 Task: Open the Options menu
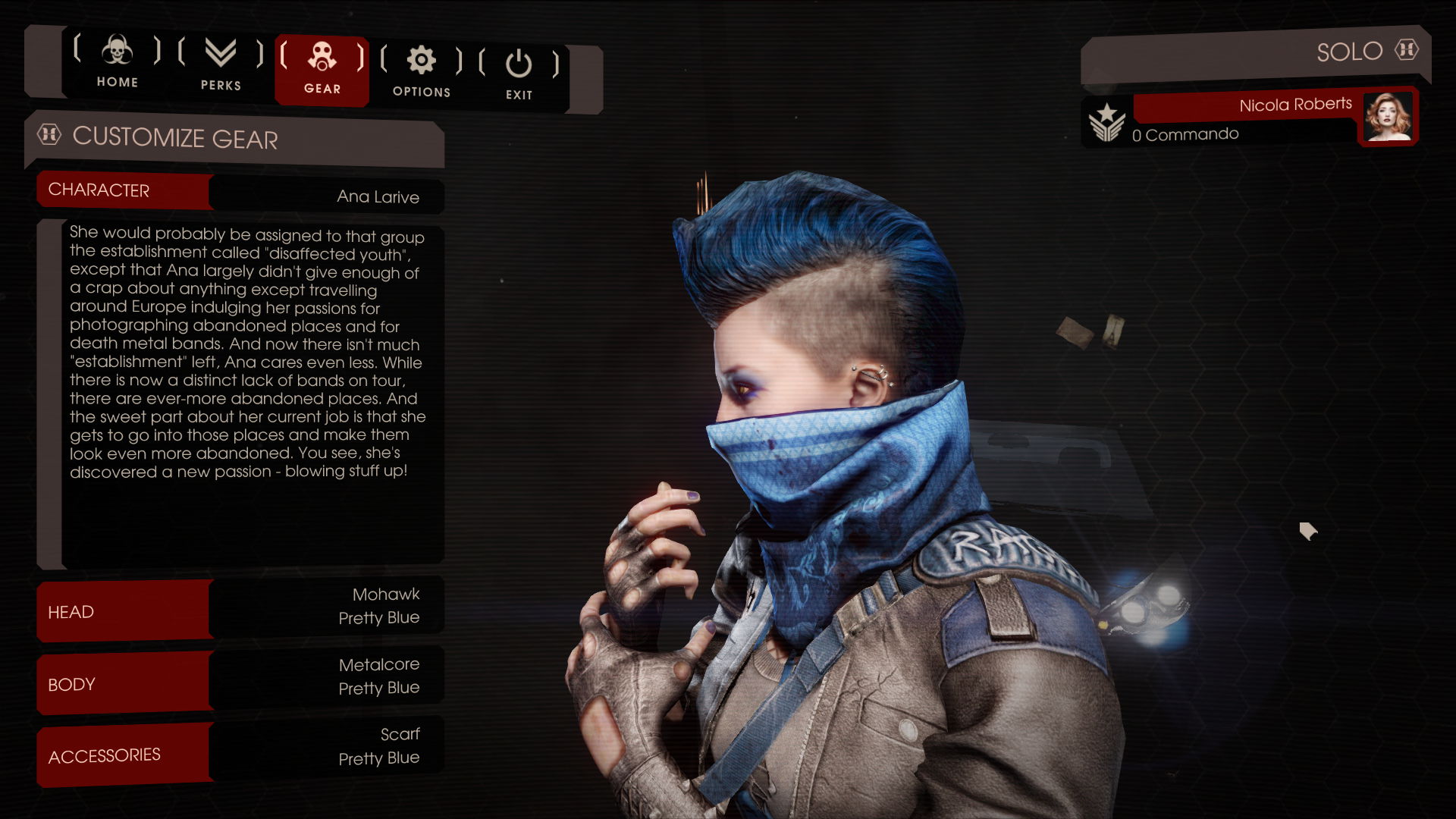(422, 71)
